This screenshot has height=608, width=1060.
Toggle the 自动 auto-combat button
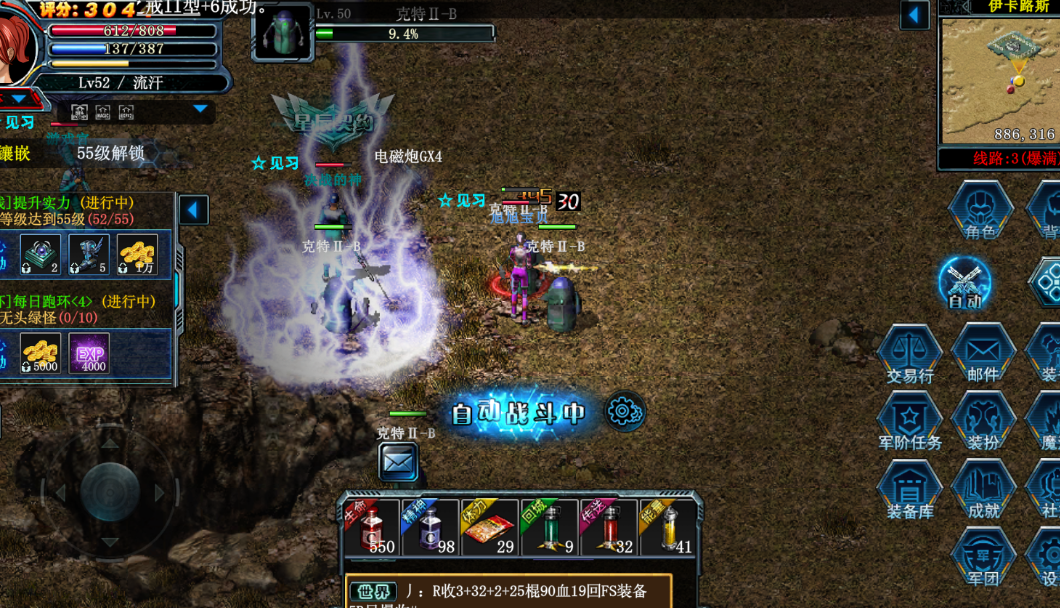pyautogui.click(x=965, y=283)
